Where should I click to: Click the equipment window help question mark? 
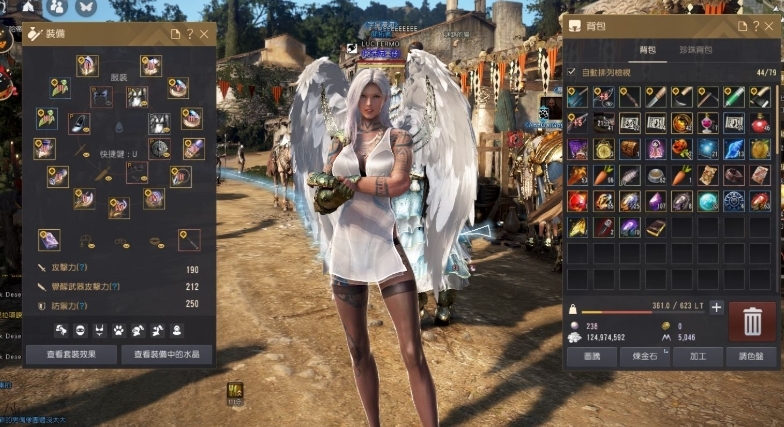[190, 34]
